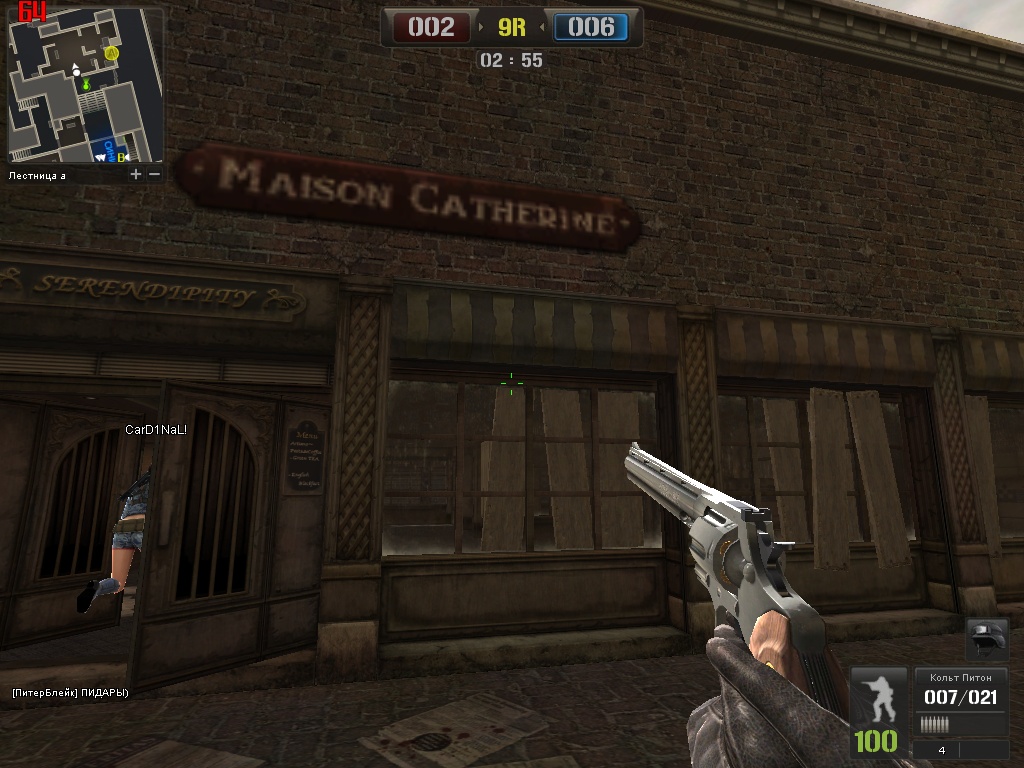Click the minimap display

(x=85, y=85)
